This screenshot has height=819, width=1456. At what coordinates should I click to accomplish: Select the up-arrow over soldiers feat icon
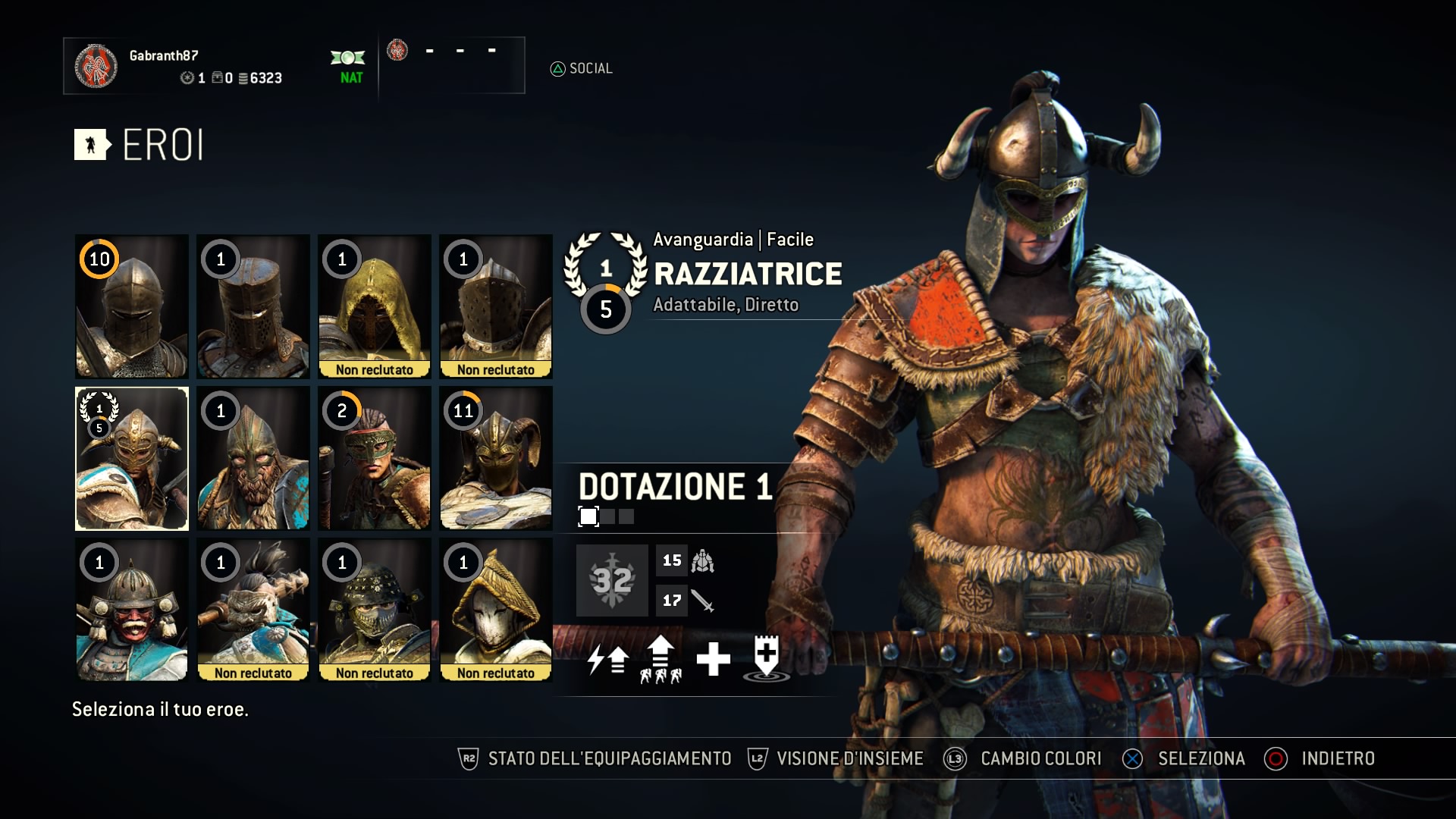pos(661,660)
